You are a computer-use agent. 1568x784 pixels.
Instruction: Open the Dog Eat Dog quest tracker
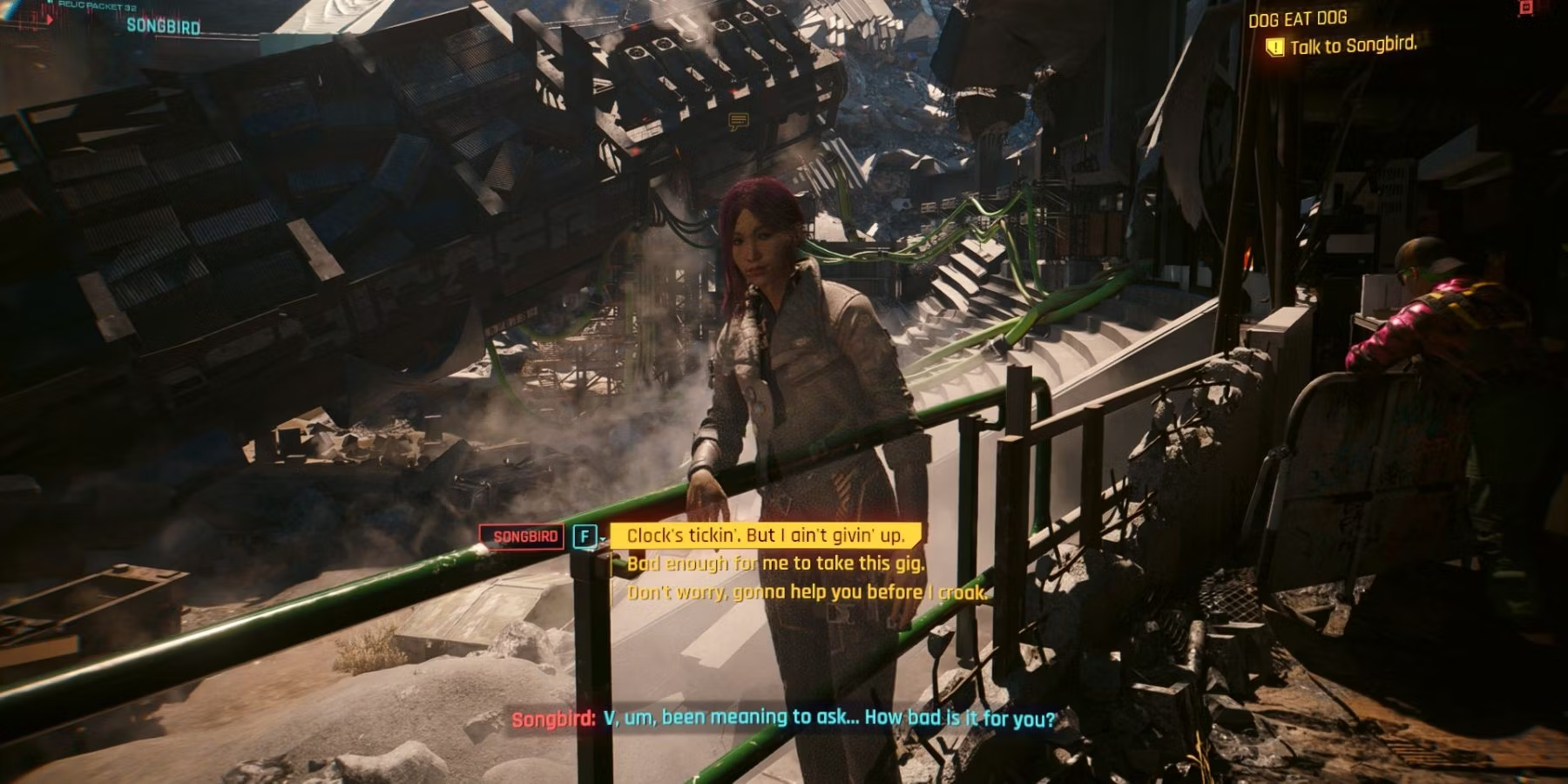1297,18
